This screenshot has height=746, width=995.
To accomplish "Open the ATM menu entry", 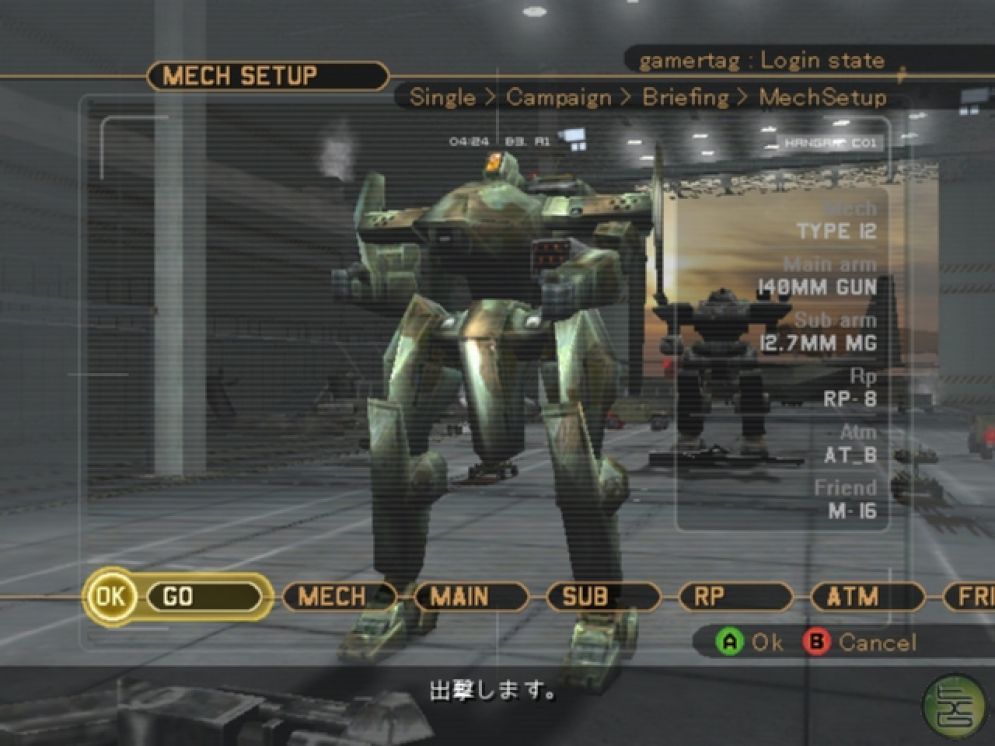I will point(852,597).
